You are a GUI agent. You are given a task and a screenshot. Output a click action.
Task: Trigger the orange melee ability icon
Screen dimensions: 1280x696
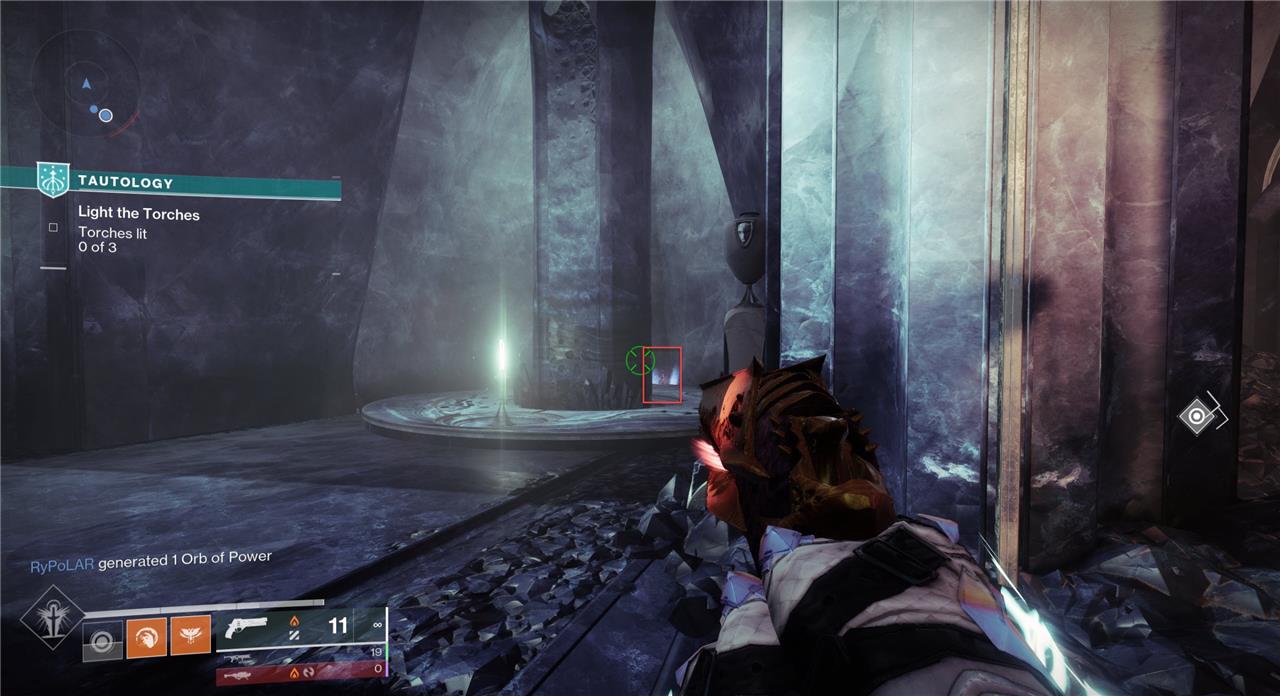pyautogui.click(x=146, y=634)
